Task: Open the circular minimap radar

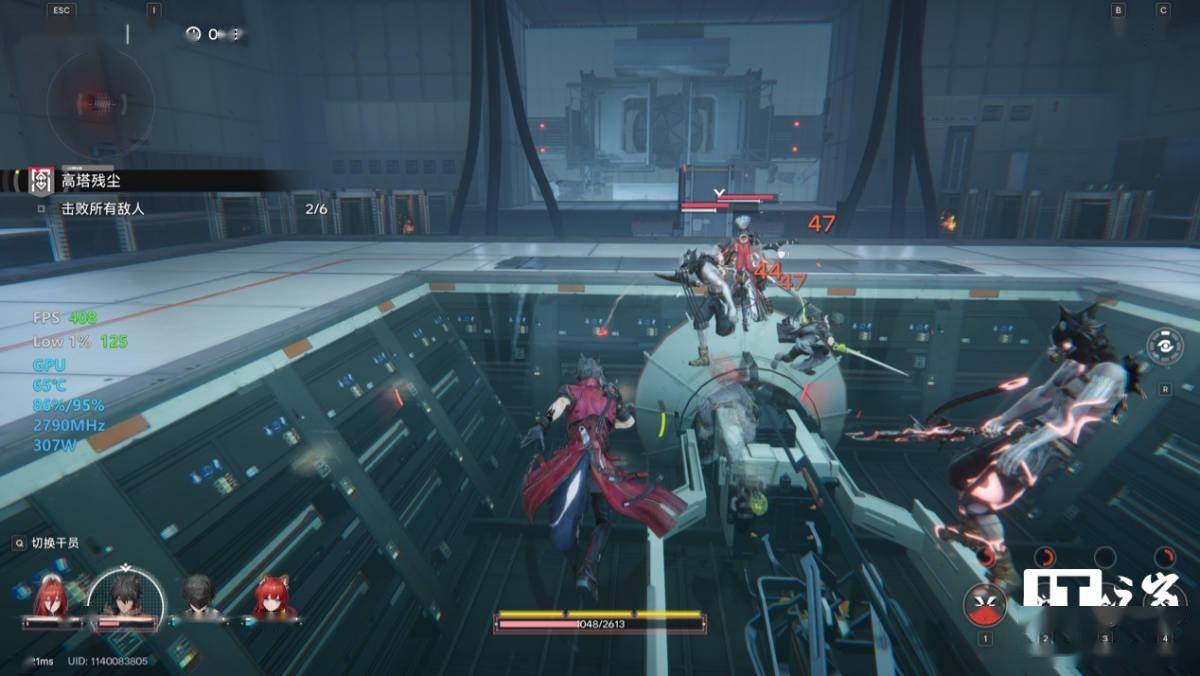Action: [x=100, y=98]
